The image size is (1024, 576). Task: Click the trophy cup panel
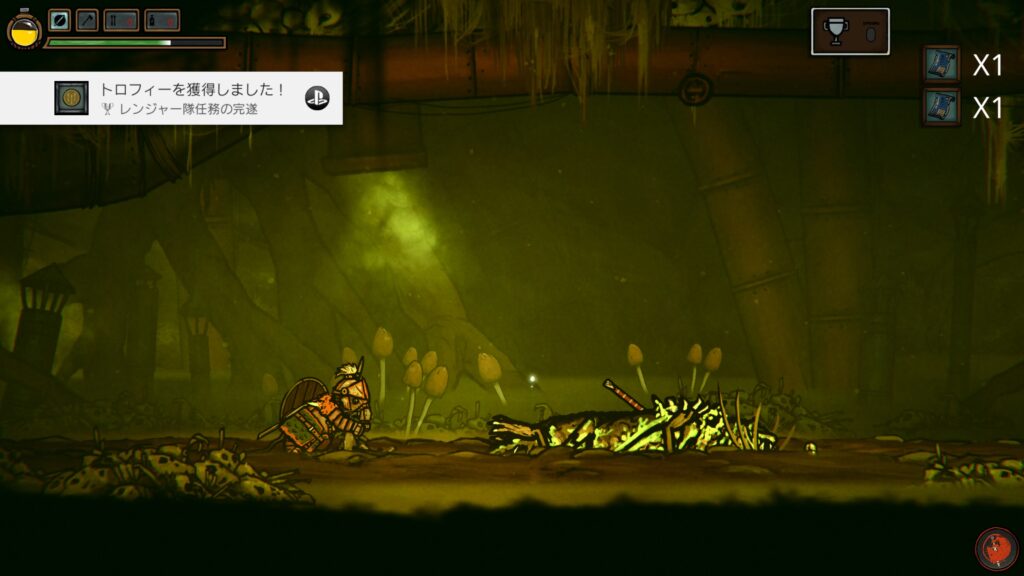click(x=849, y=32)
